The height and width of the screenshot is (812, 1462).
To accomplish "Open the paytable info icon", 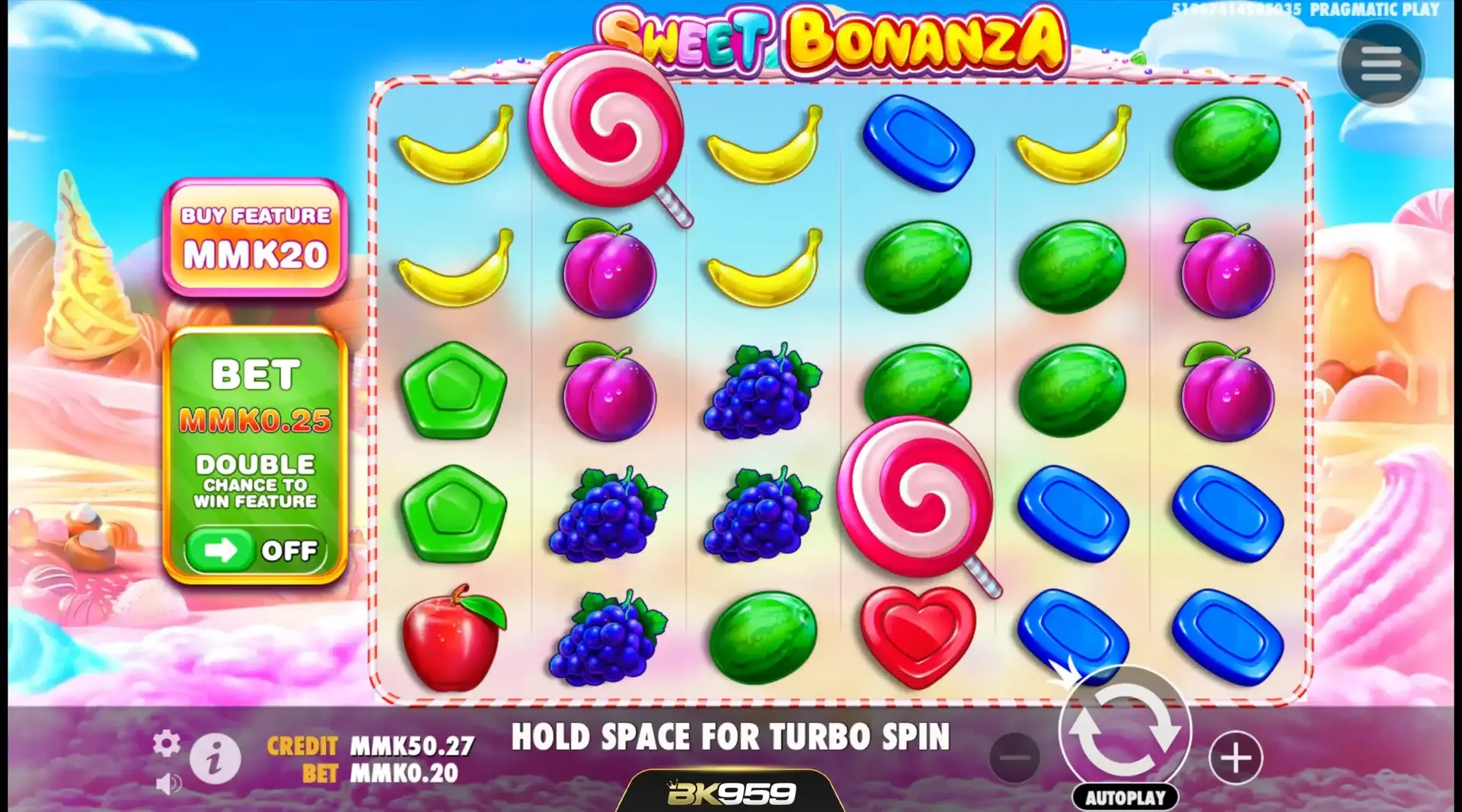I will [214, 758].
